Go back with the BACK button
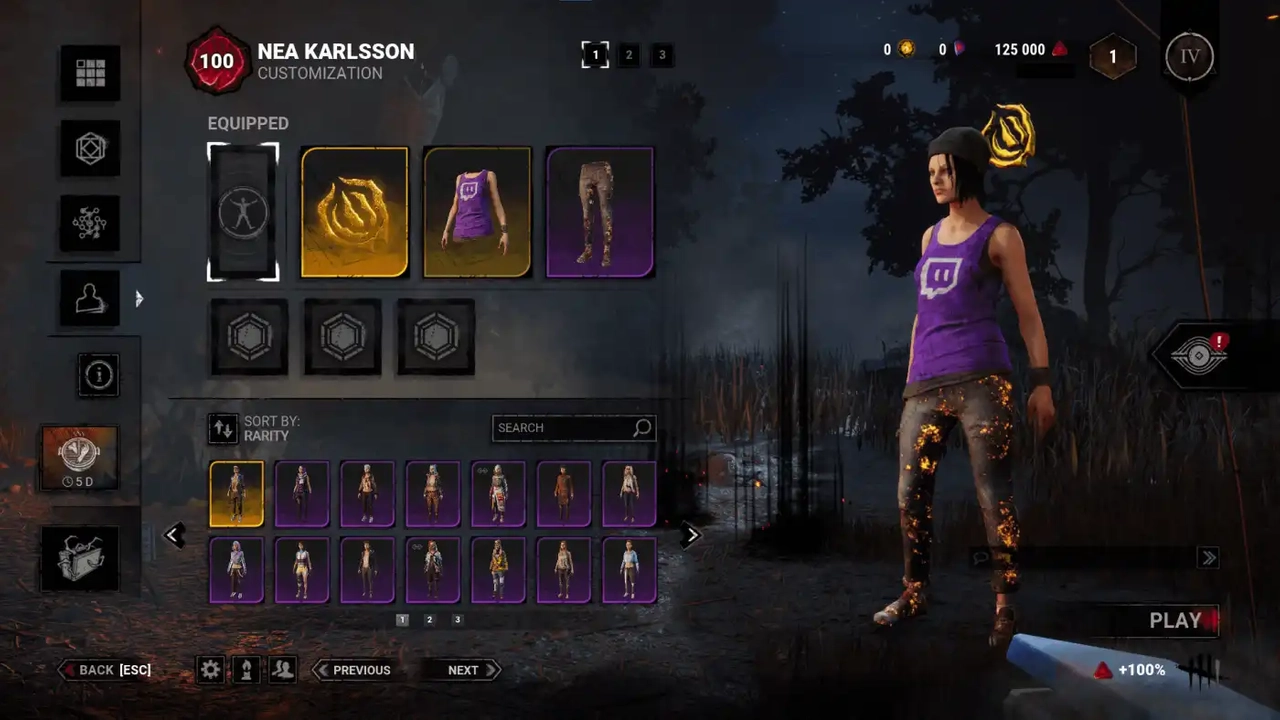The image size is (1280, 720). click(106, 670)
